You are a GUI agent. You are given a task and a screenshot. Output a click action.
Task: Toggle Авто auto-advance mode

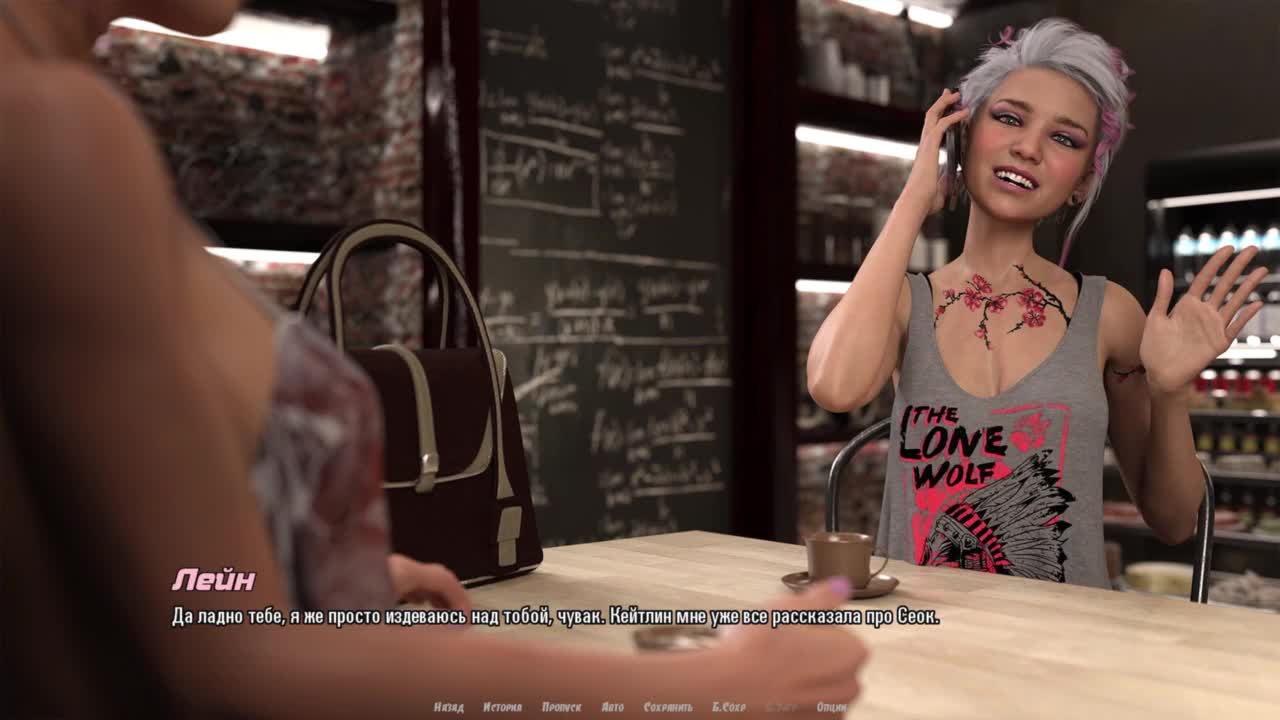pos(612,707)
